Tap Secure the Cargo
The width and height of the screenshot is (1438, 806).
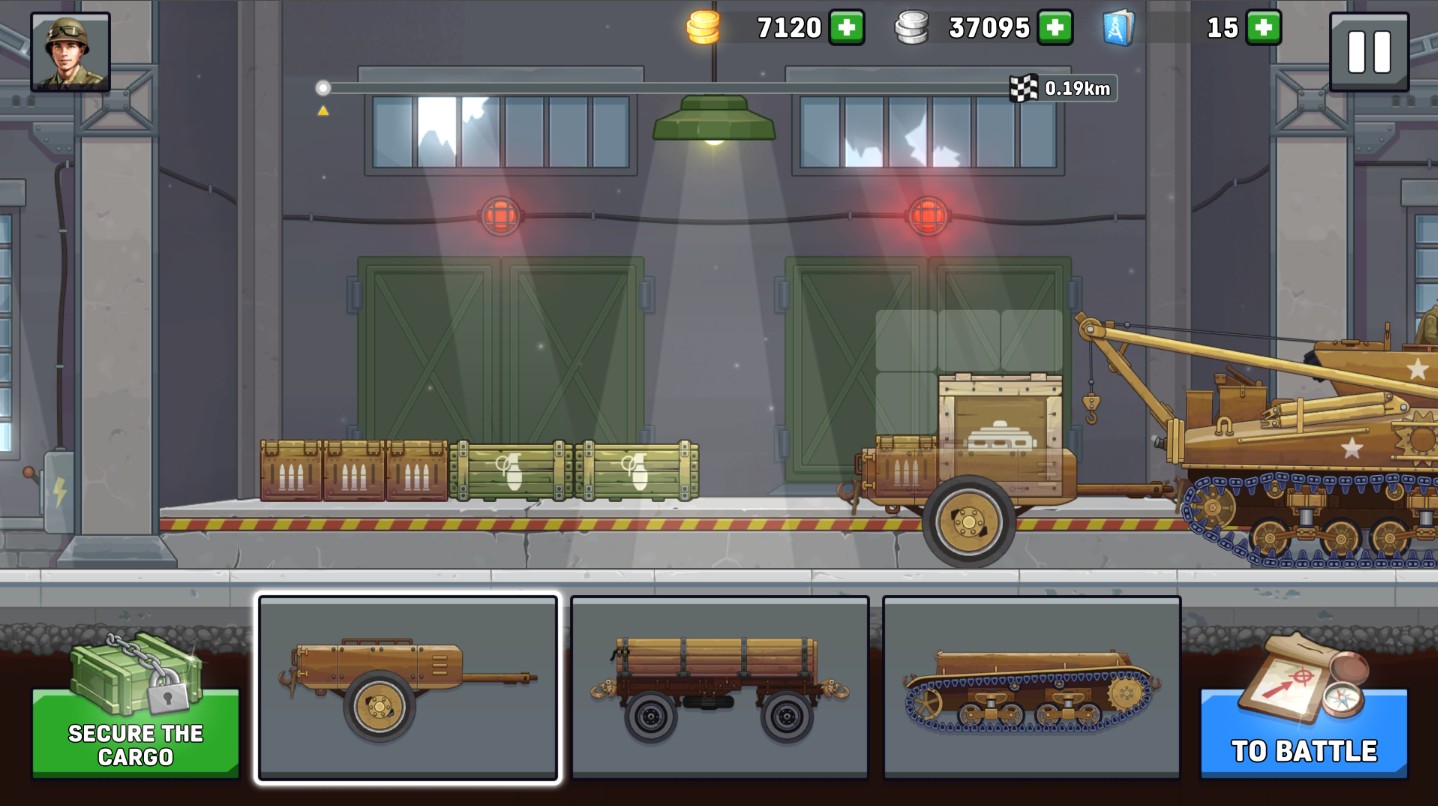click(x=135, y=732)
